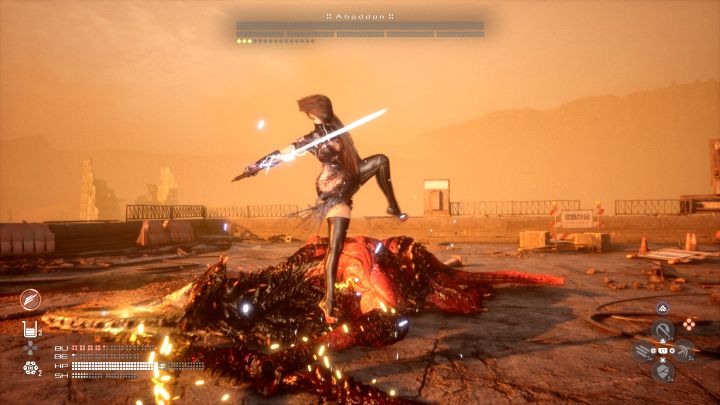
Task: Activate the purple double-chevron mode icon
Action: 663,308
